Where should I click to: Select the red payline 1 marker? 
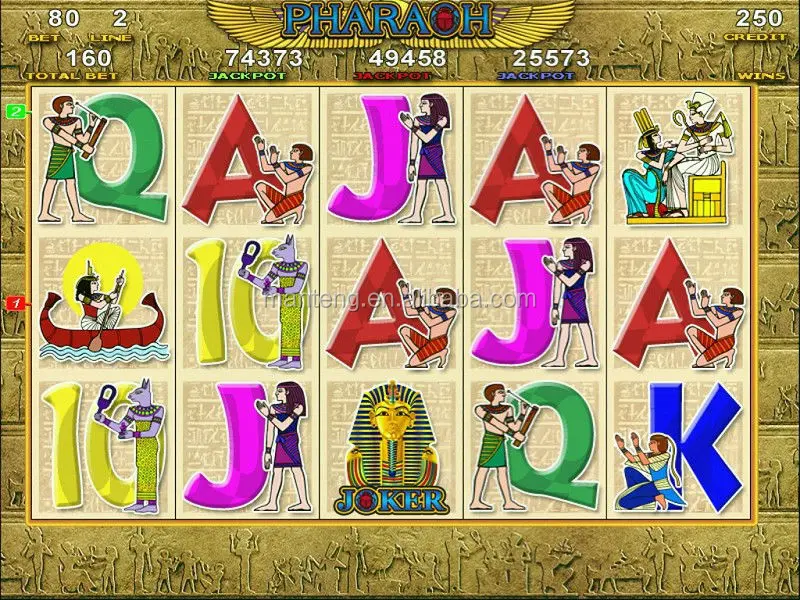(x=15, y=302)
